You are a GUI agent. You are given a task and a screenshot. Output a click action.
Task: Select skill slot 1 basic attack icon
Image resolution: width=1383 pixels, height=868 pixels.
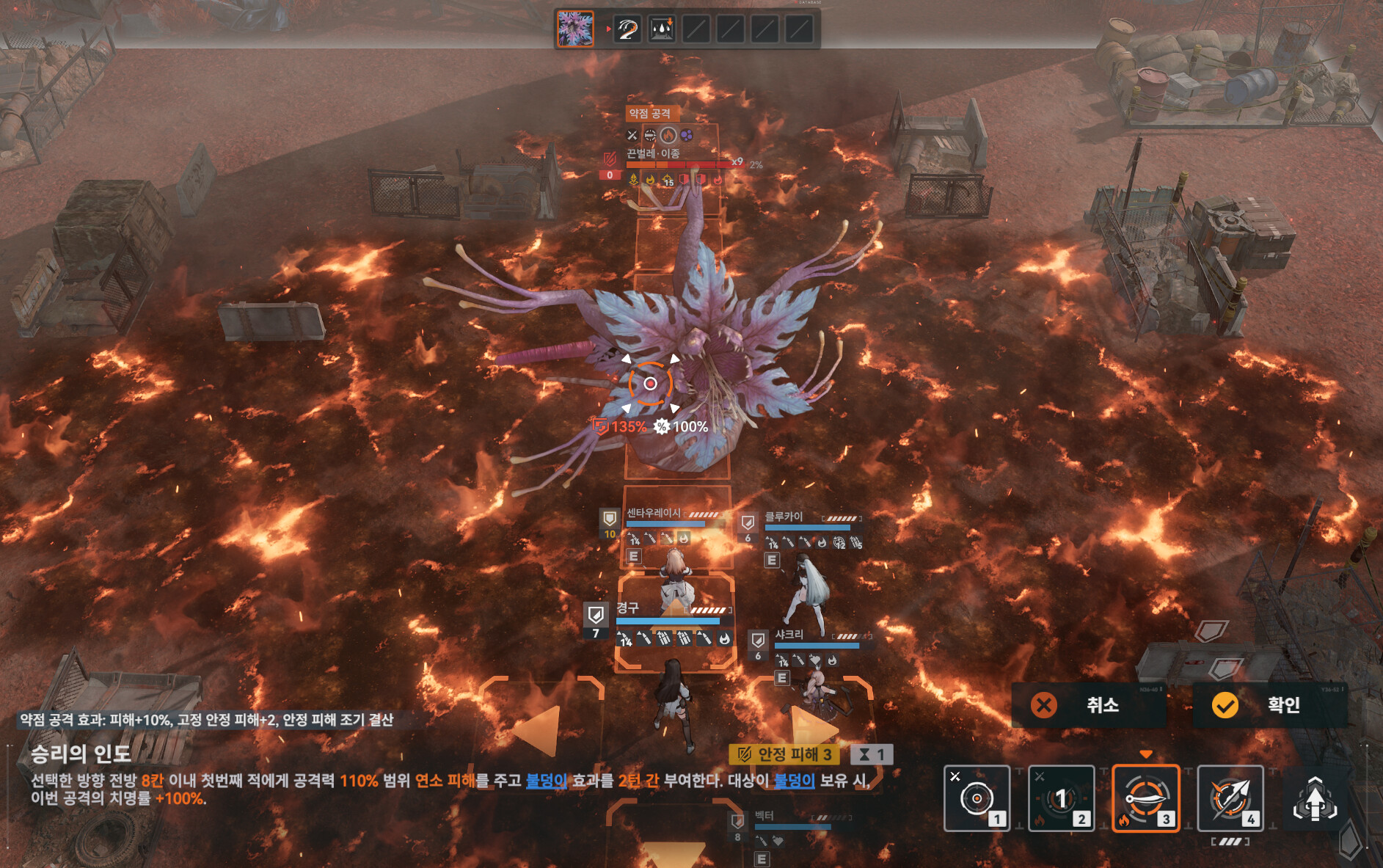coord(977,798)
